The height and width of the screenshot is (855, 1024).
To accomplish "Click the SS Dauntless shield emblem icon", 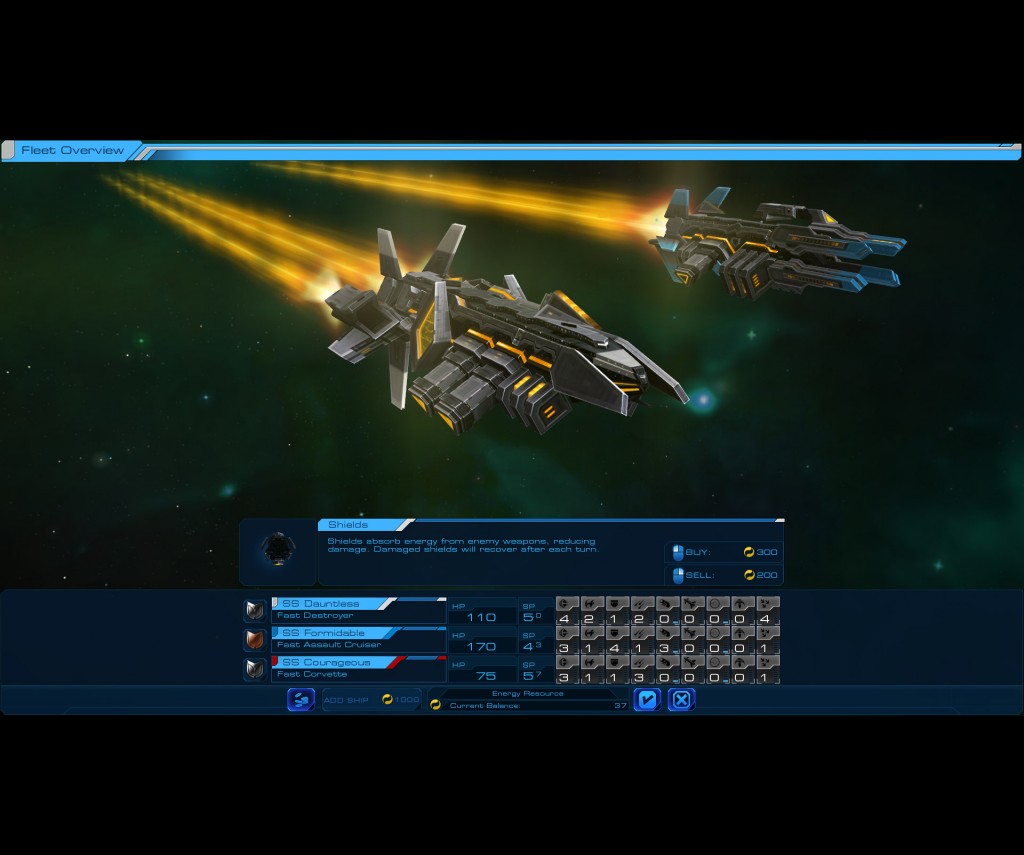I will coord(255,610).
